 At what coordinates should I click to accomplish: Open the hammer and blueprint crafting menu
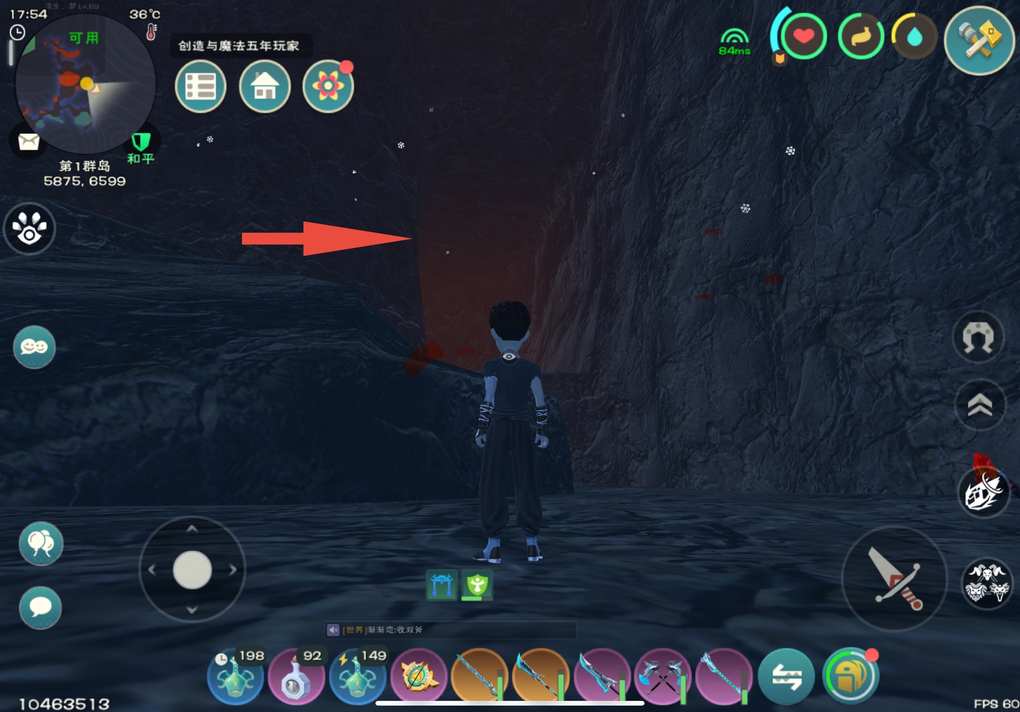(x=979, y=41)
